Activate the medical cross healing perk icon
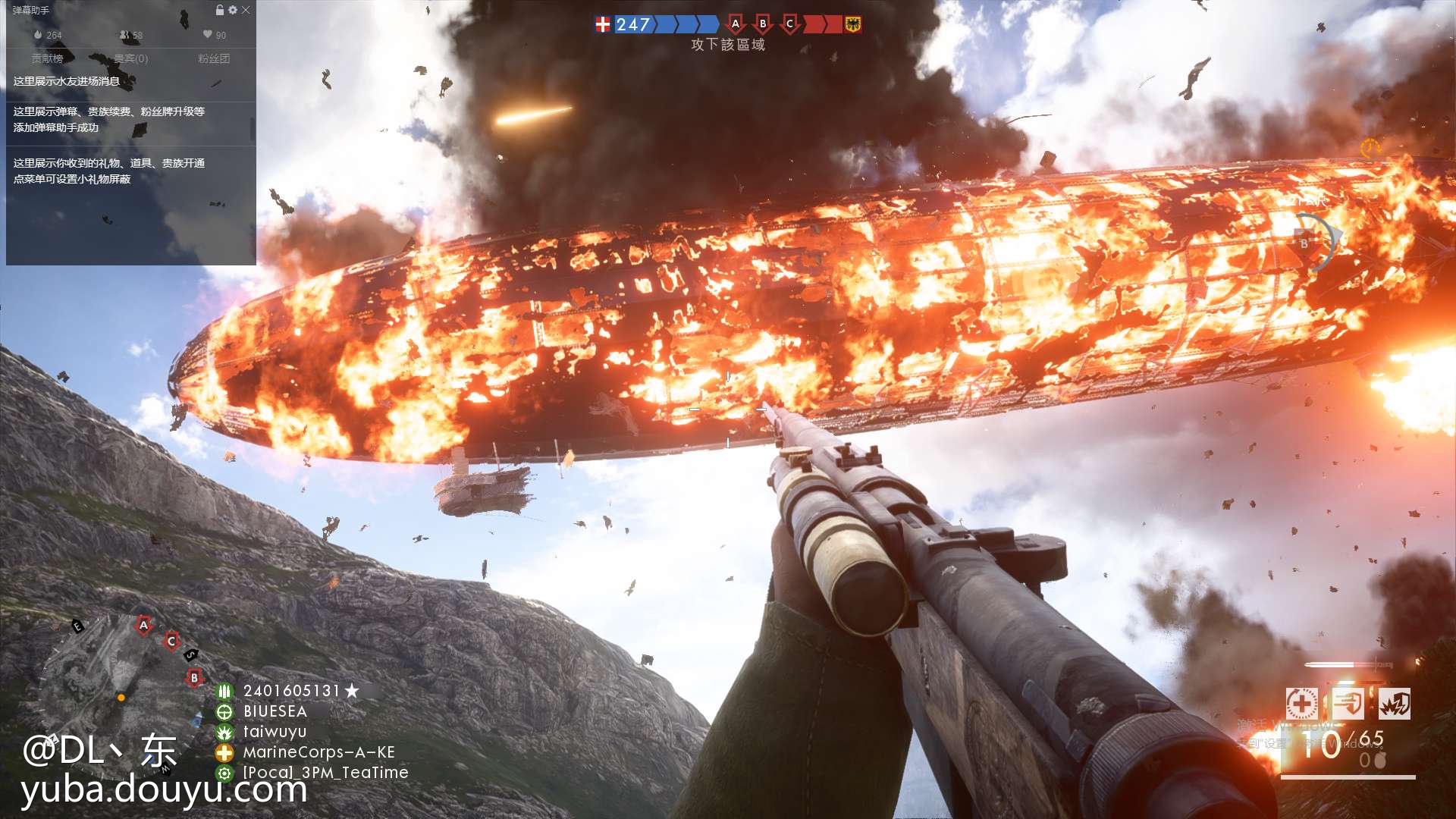Viewport: 1456px width, 819px height. pos(1301,704)
